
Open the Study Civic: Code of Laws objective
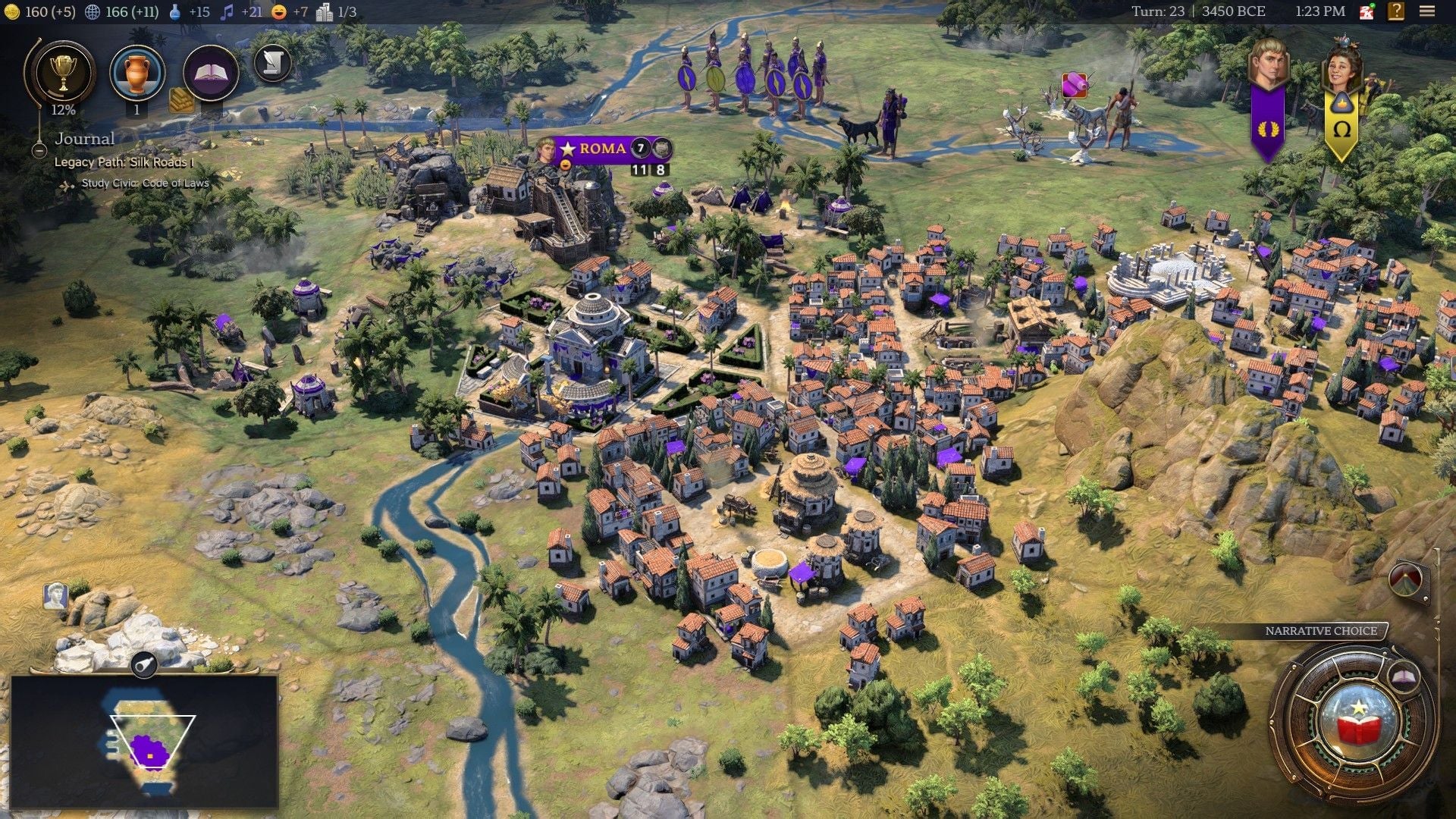point(144,184)
